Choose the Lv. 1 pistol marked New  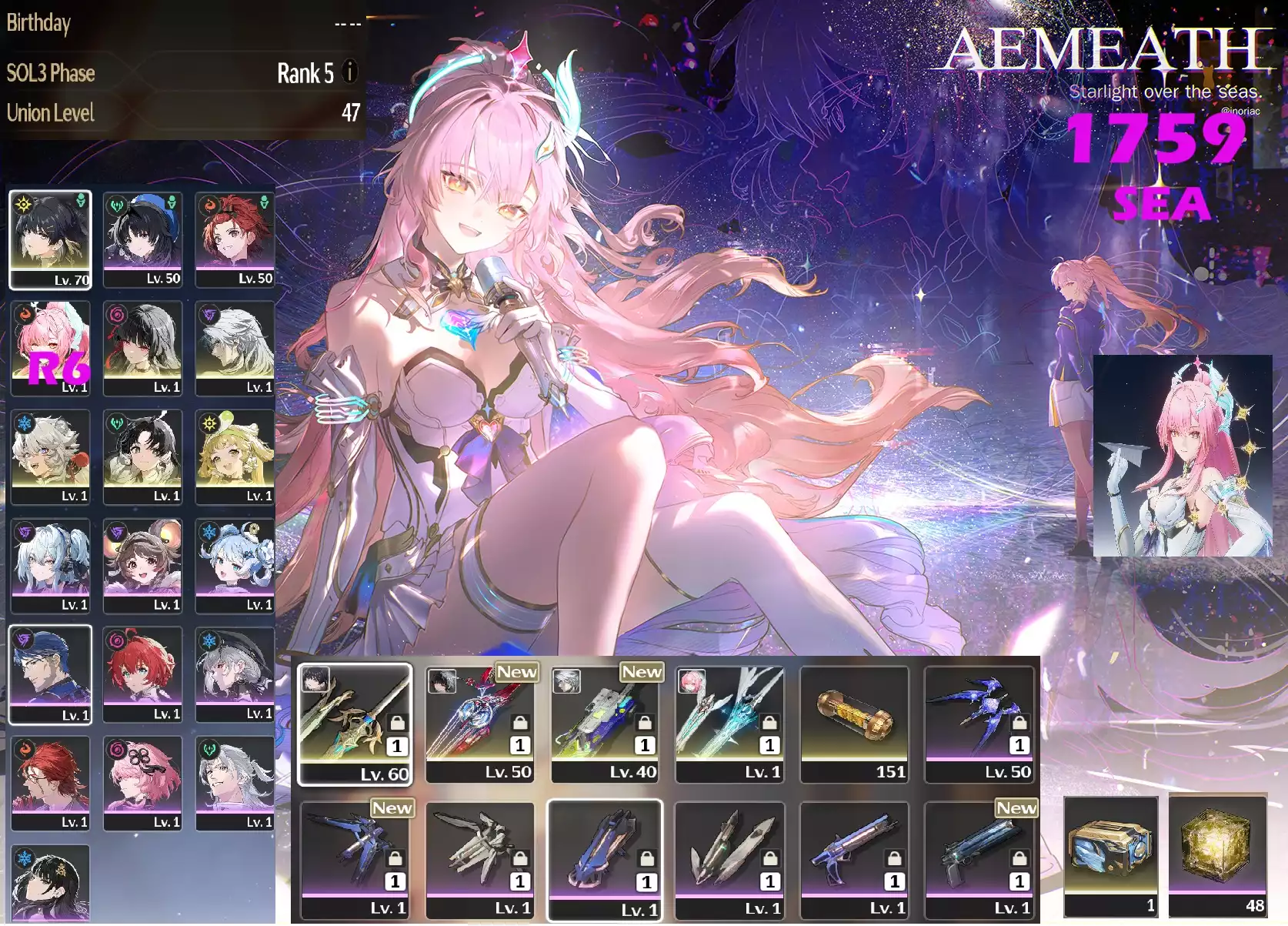979,859
